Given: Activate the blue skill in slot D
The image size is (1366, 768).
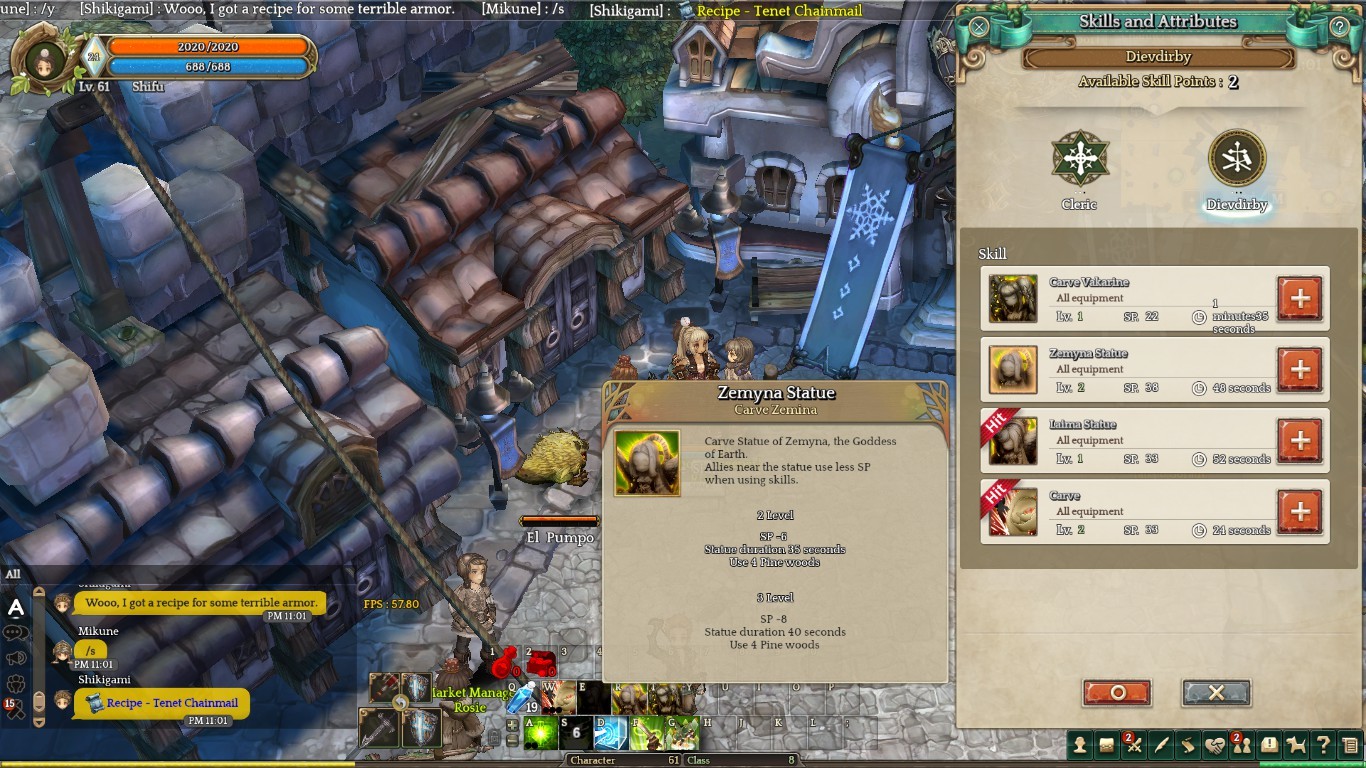Looking at the screenshot, I should click(610, 734).
